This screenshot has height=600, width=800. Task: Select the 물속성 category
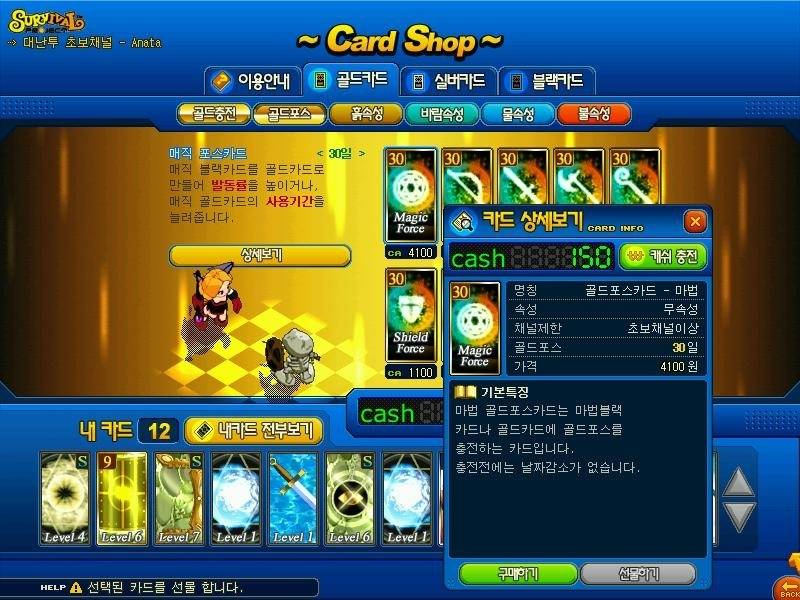517,114
